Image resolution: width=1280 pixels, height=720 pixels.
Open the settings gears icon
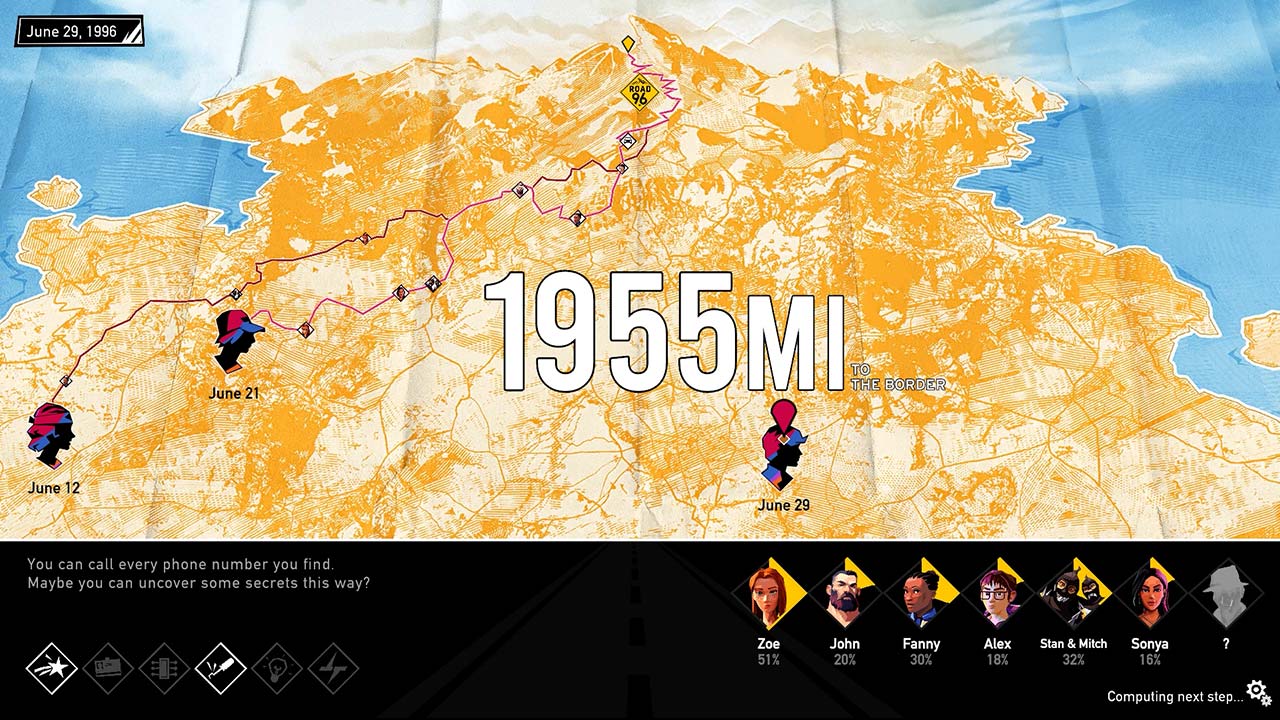click(1255, 689)
